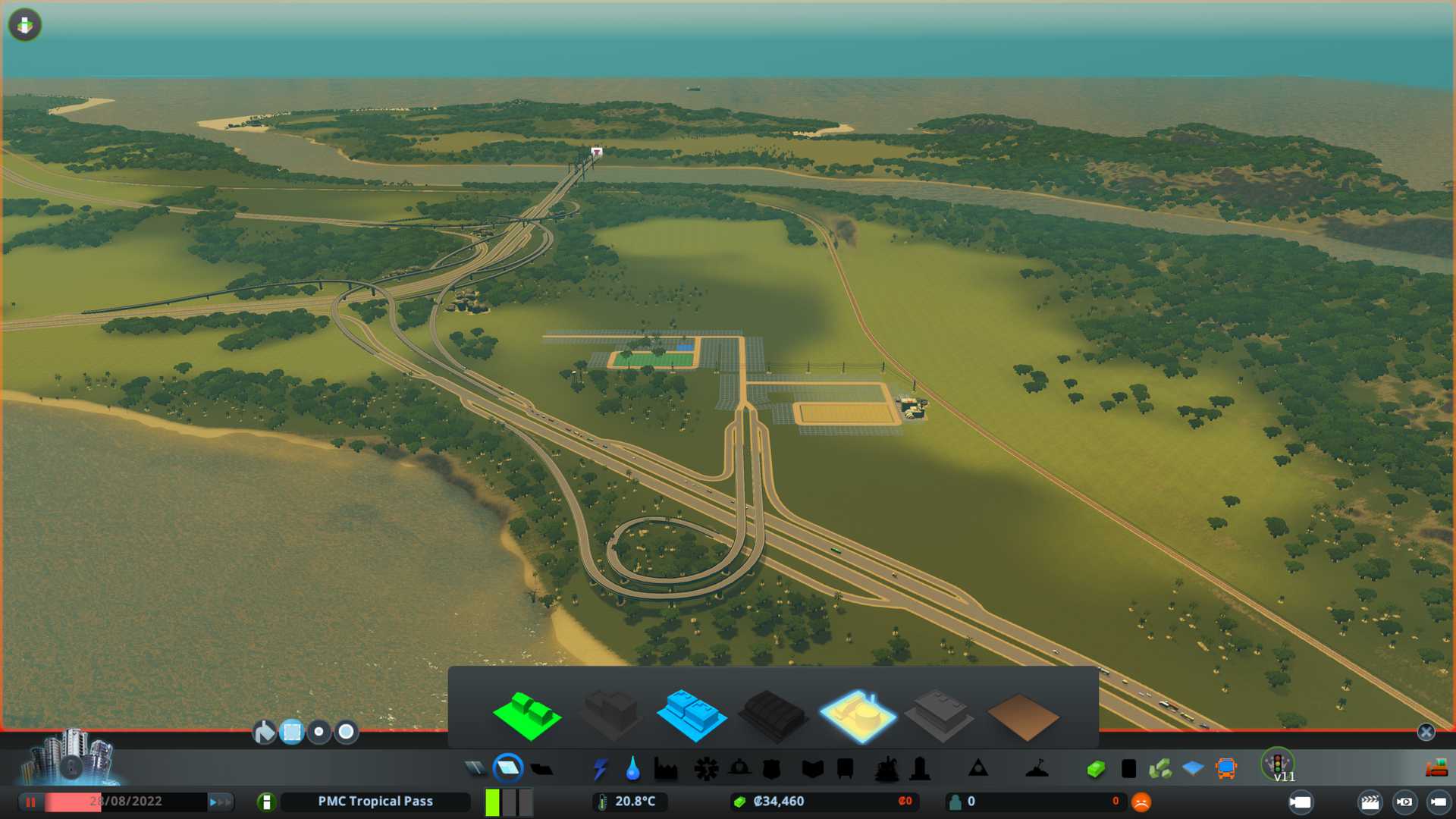
Task: Open the red unhappy face happiness info
Action: click(x=1141, y=802)
